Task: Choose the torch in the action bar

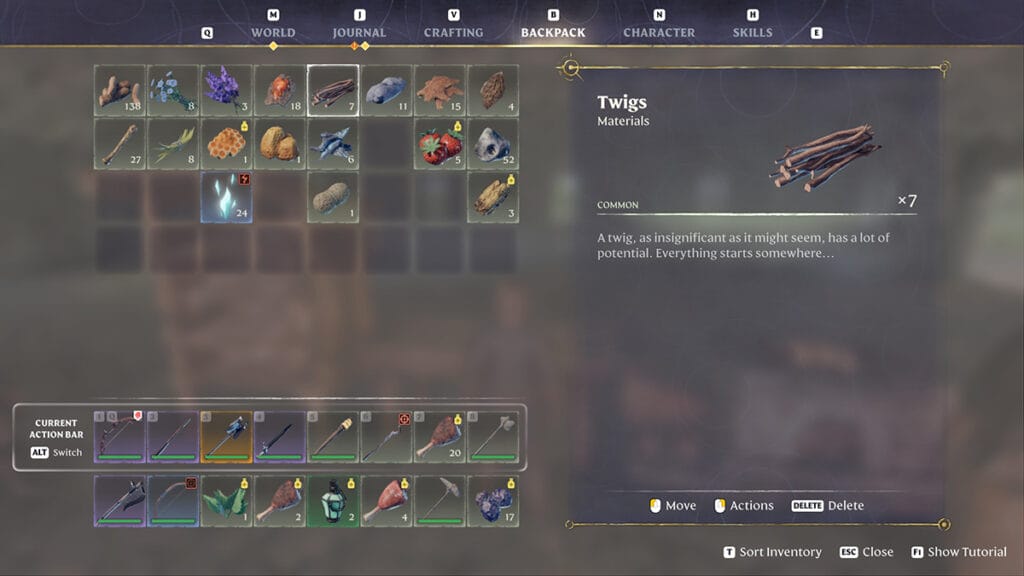Action: pyautogui.click(x=333, y=437)
